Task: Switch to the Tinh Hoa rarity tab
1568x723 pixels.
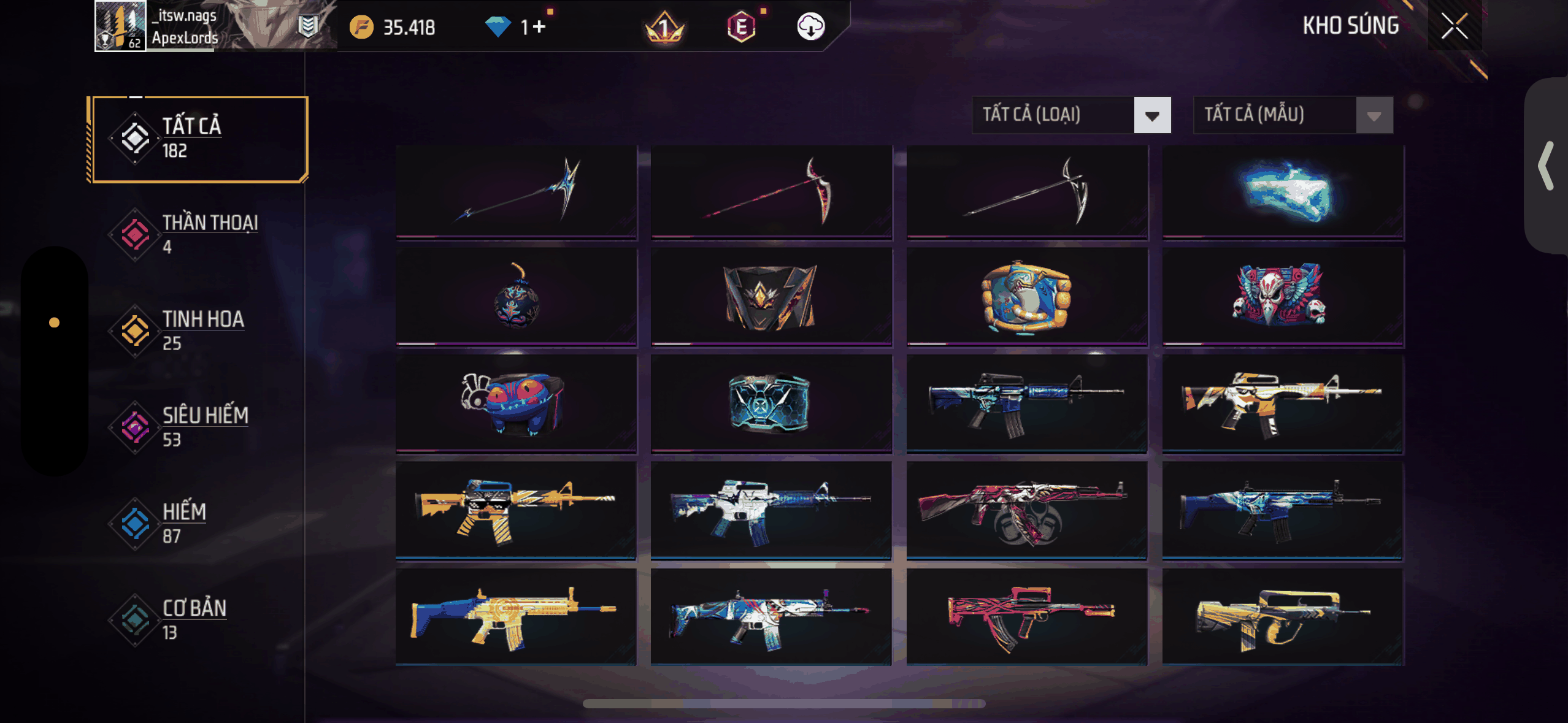Action: (x=196, y=331)
